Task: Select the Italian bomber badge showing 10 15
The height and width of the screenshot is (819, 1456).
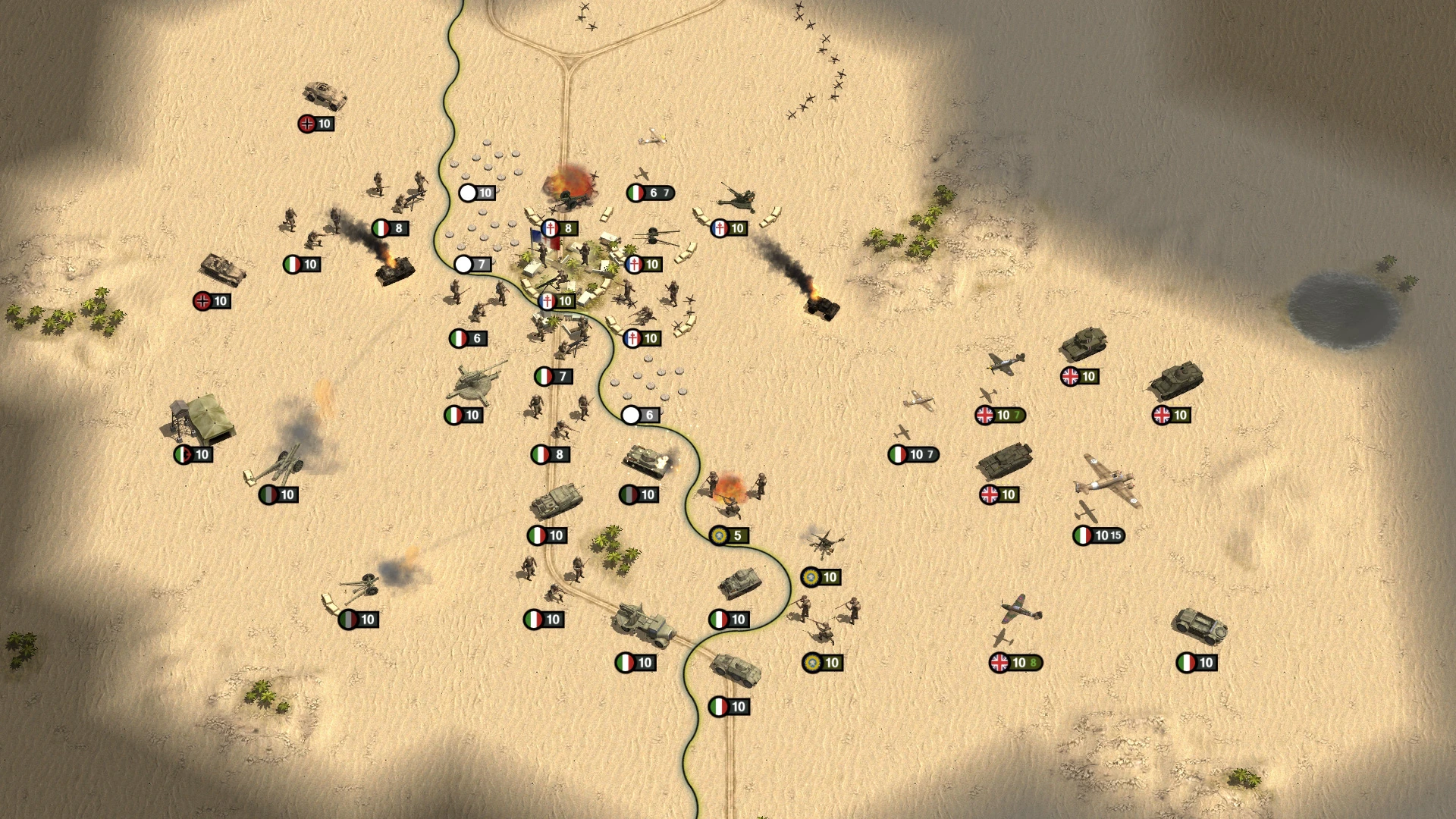Action: click(1099, 535)
